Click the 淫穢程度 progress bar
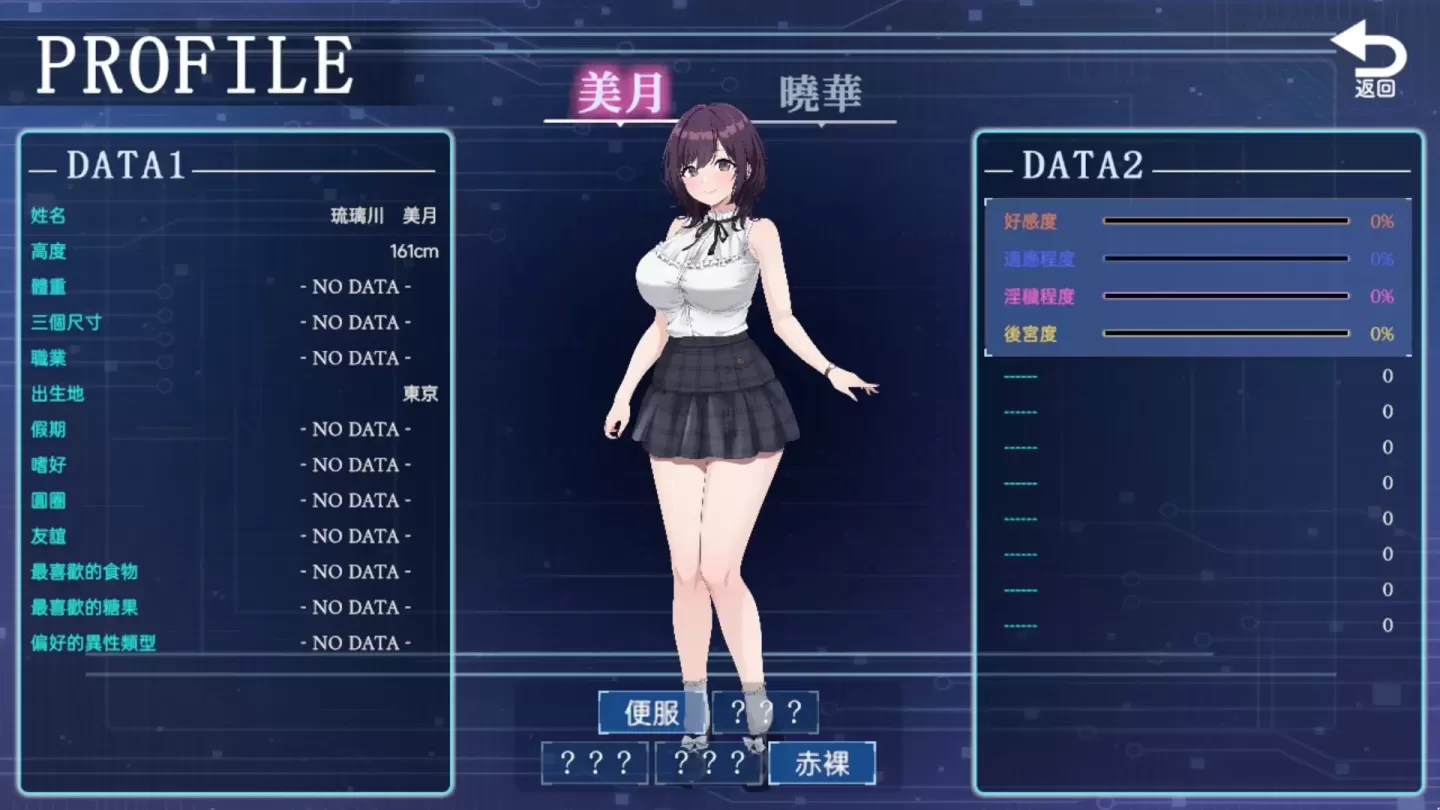Image resolution: width=1440 pixels, height=810 pixels. click(x=1225, y=295)
